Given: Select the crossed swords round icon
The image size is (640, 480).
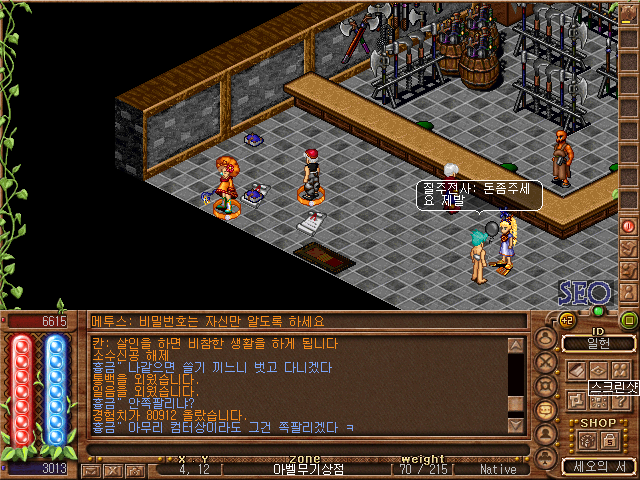Looking at the screenshot, I should [546, 361].
